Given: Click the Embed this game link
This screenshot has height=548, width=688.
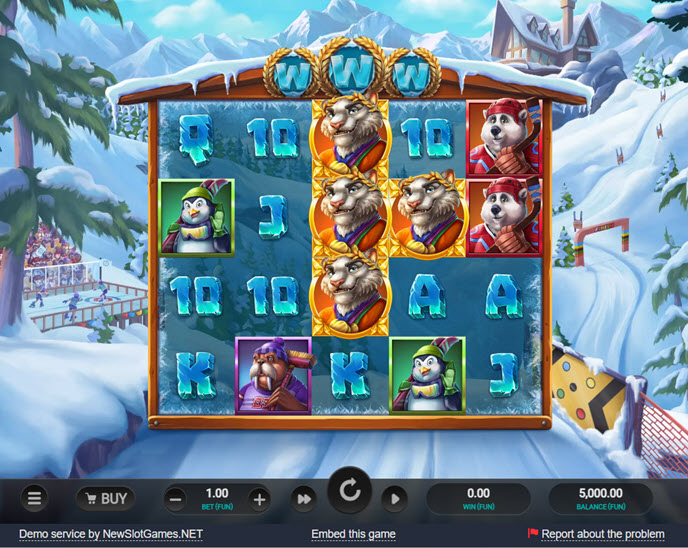Looking at the screenshot, I should coord(353,534).
